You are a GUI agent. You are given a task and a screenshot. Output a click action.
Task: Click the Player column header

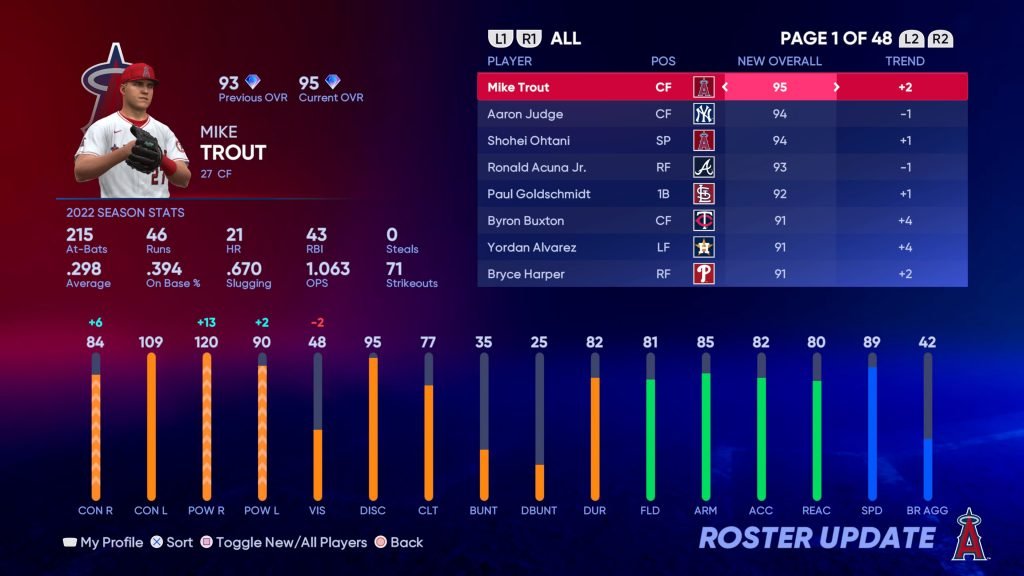[x=509, y=61]
